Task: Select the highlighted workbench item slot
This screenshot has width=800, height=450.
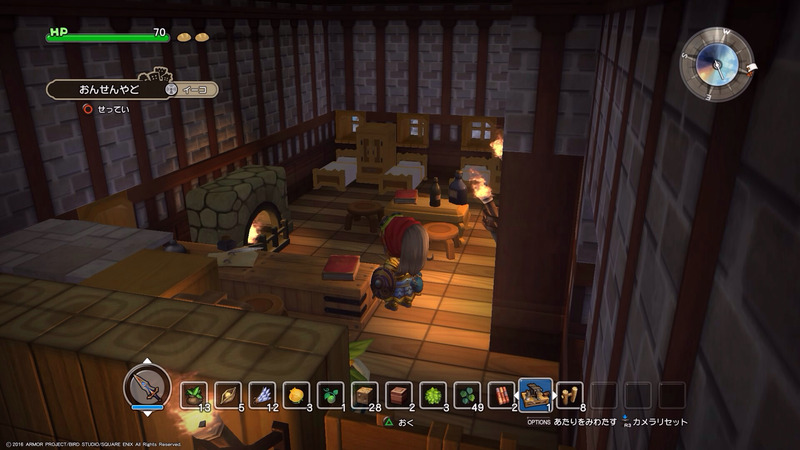Action: click(536, 394)
